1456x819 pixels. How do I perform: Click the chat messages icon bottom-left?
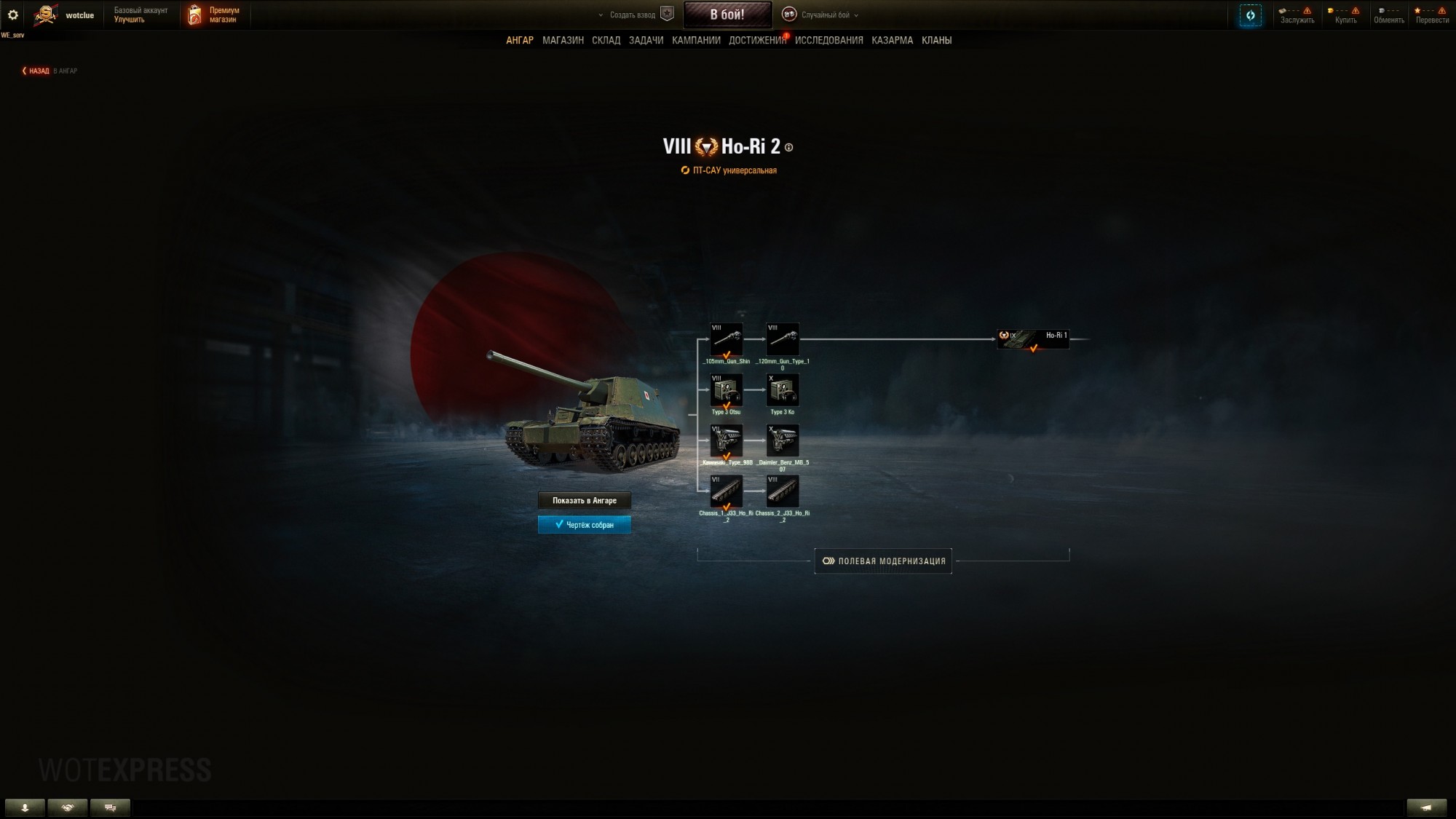[x=111, y=807]
